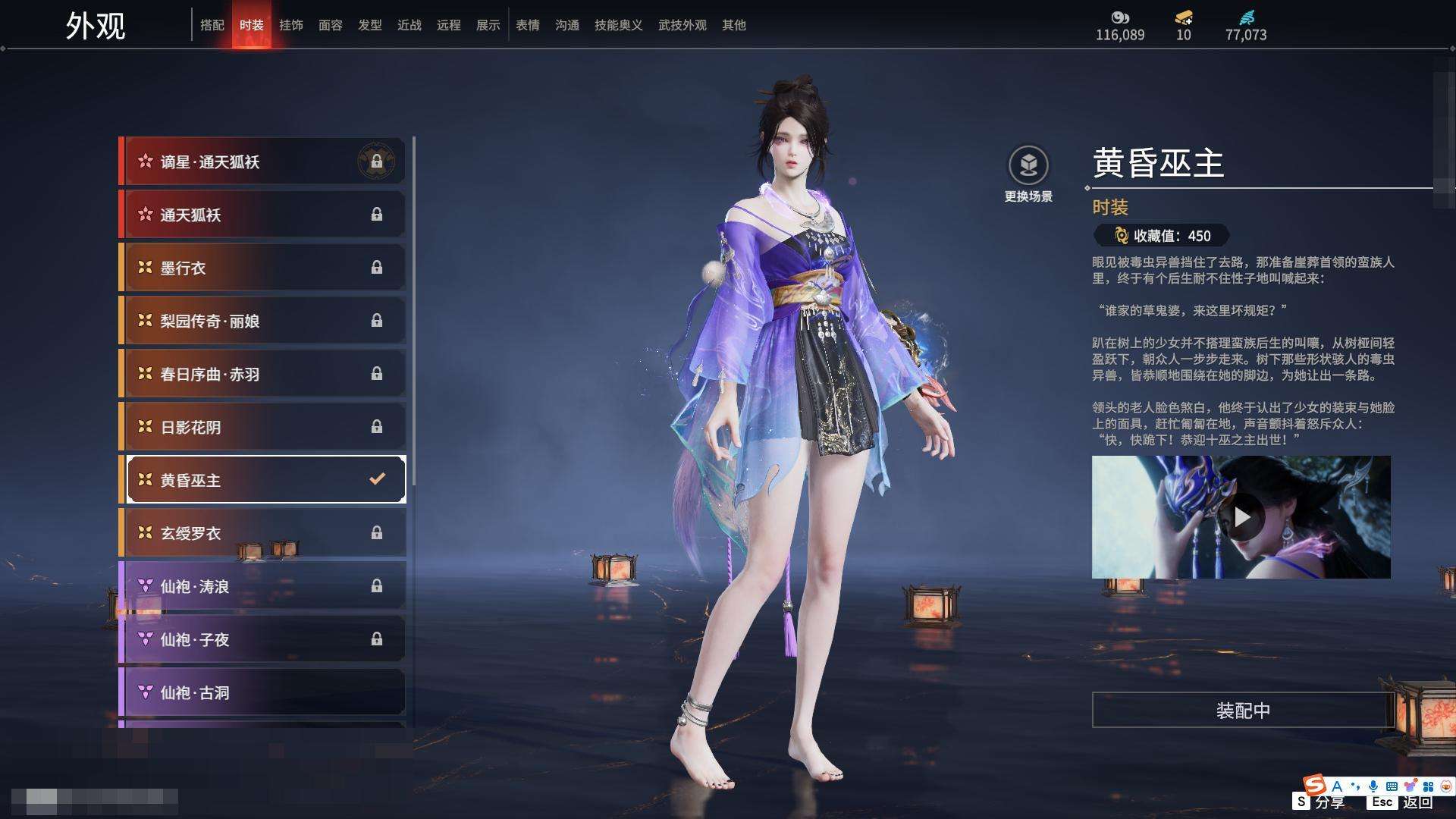Pick the 梨园传奇·丽娘 outfit
The width and height of the screenshot is (1456, 819).
262,321
